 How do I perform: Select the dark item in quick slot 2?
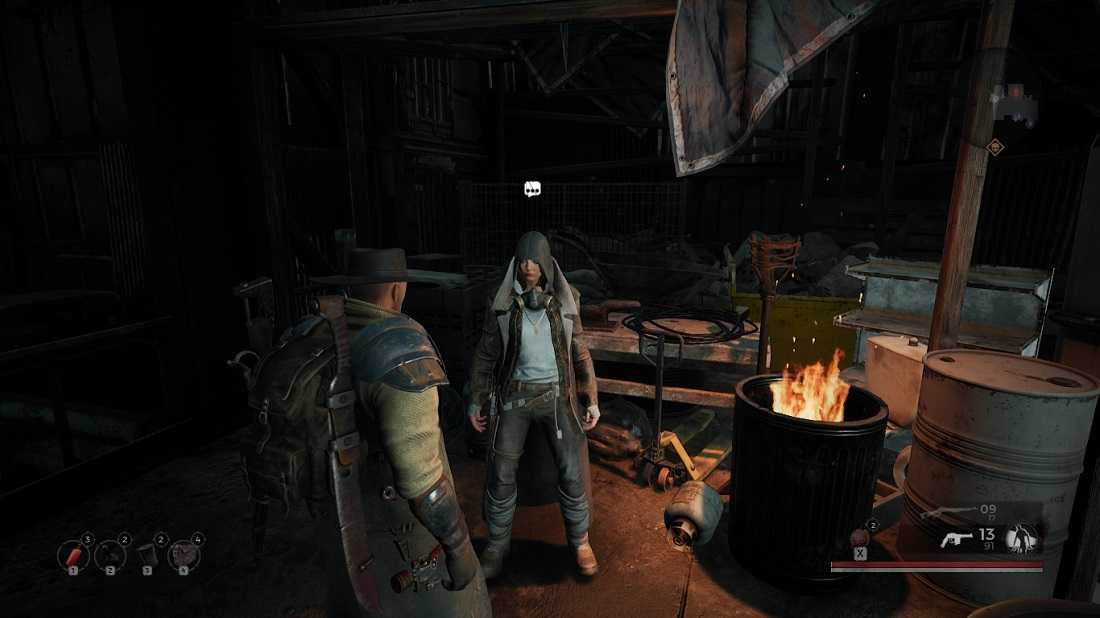pos(109,554)
